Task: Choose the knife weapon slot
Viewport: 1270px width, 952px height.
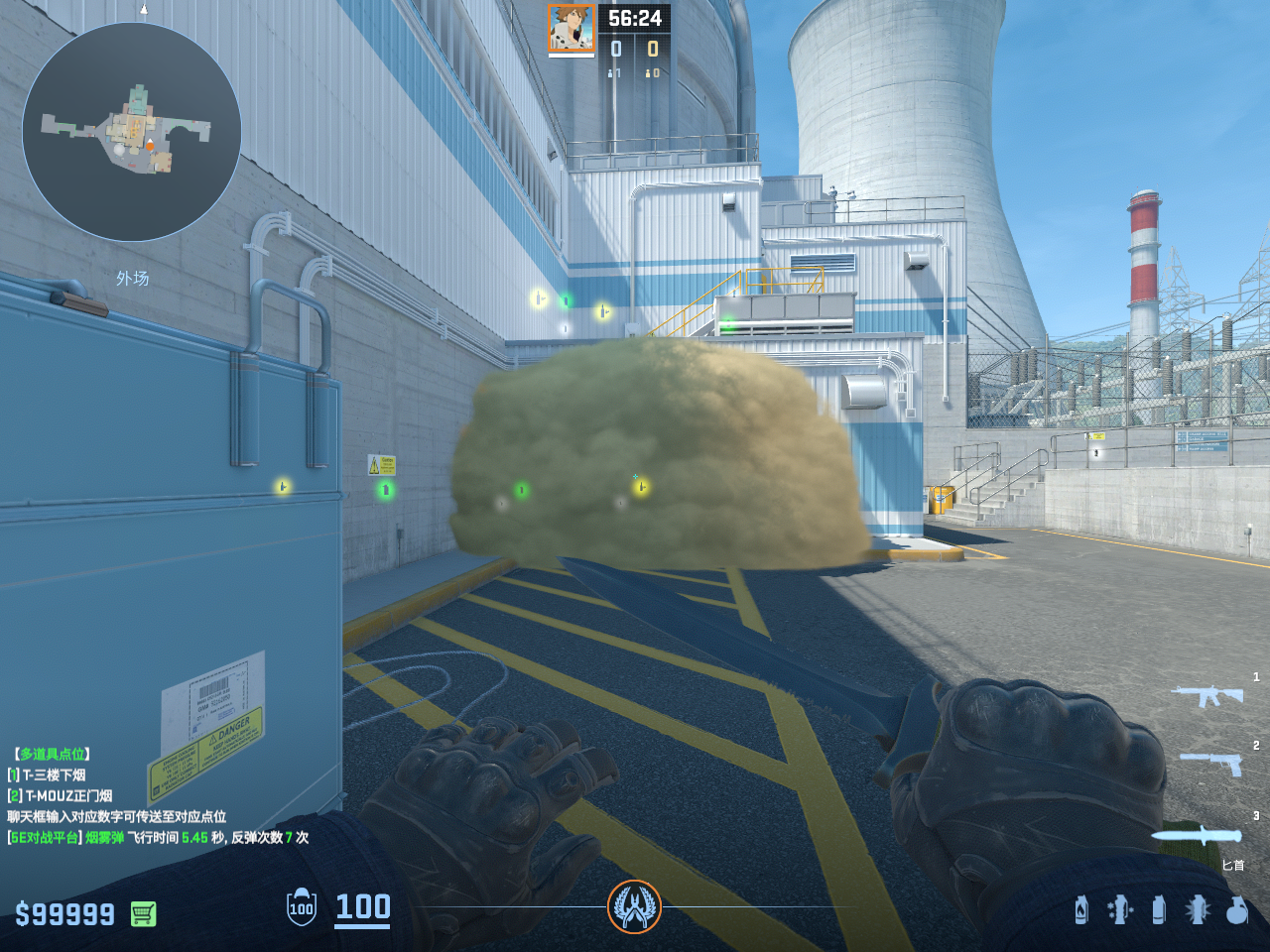Action: [1198, 836]
